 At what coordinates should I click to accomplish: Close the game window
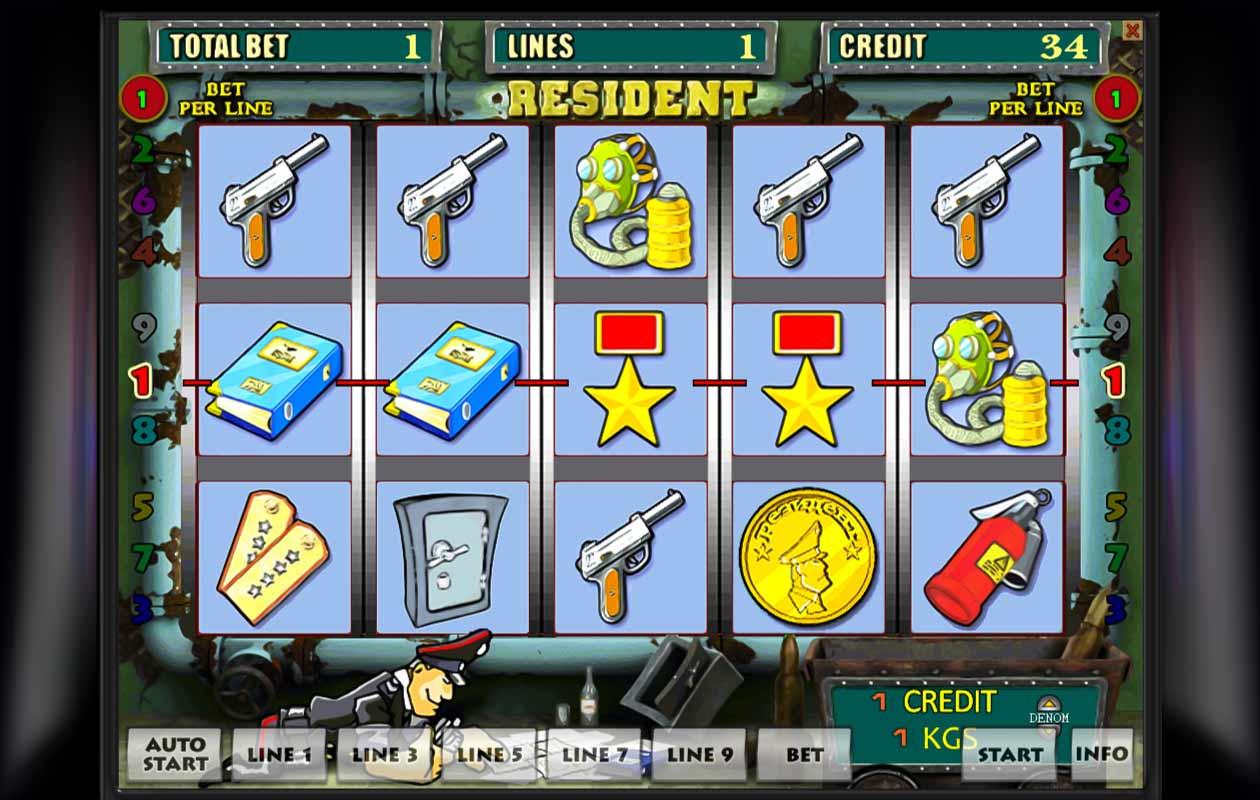pyautogui.click(x=1132, y=31)
